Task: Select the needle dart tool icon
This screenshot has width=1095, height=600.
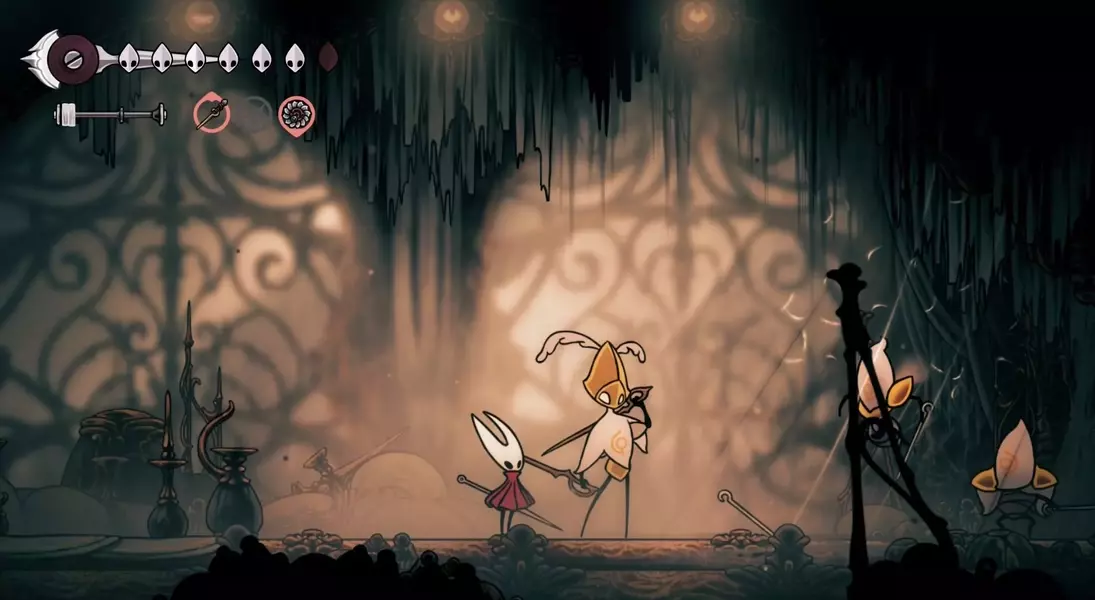Action: click(x=211, y=113)
